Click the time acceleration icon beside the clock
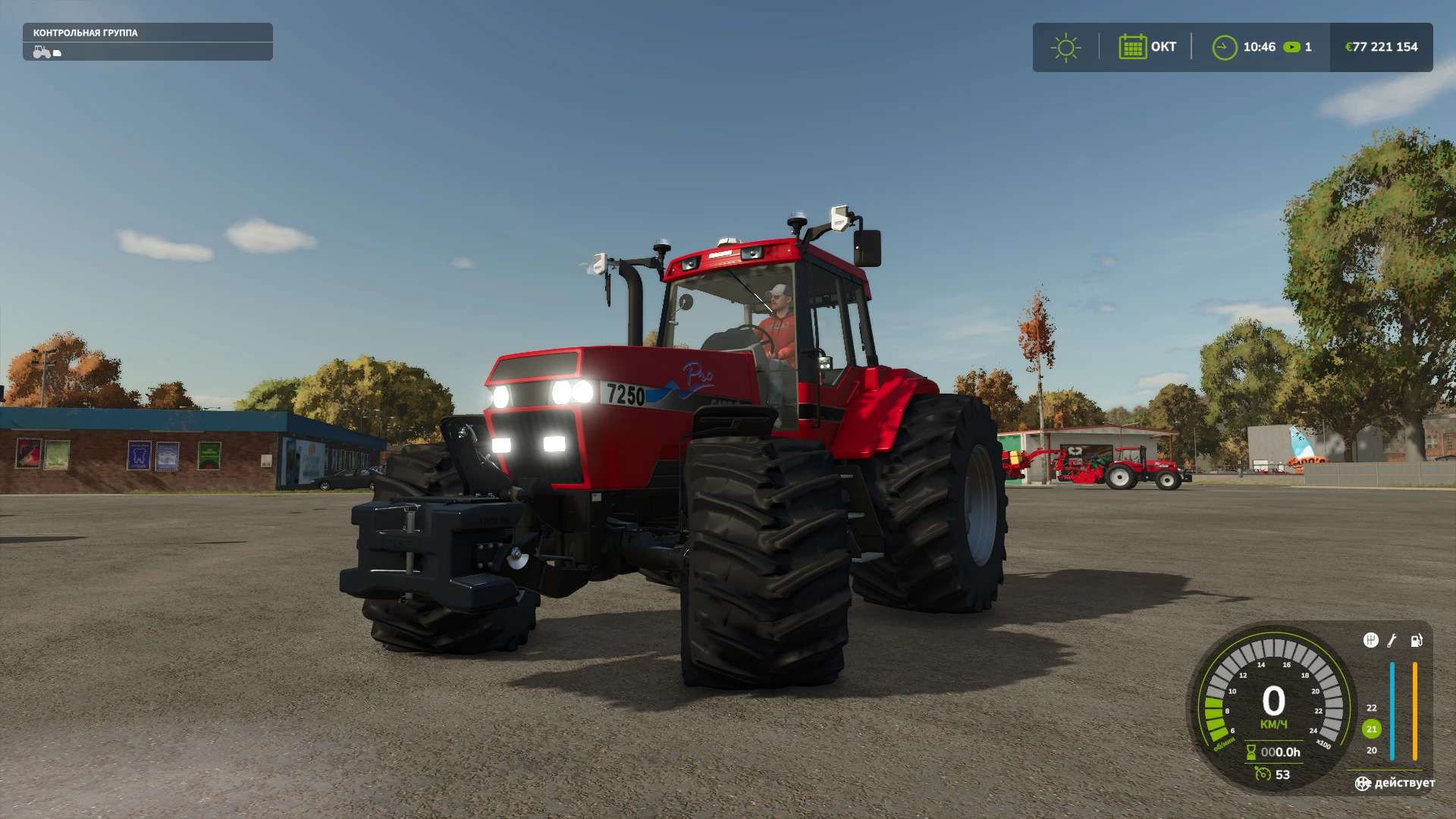The image size is (1456, 819). tap(1291, 47)
